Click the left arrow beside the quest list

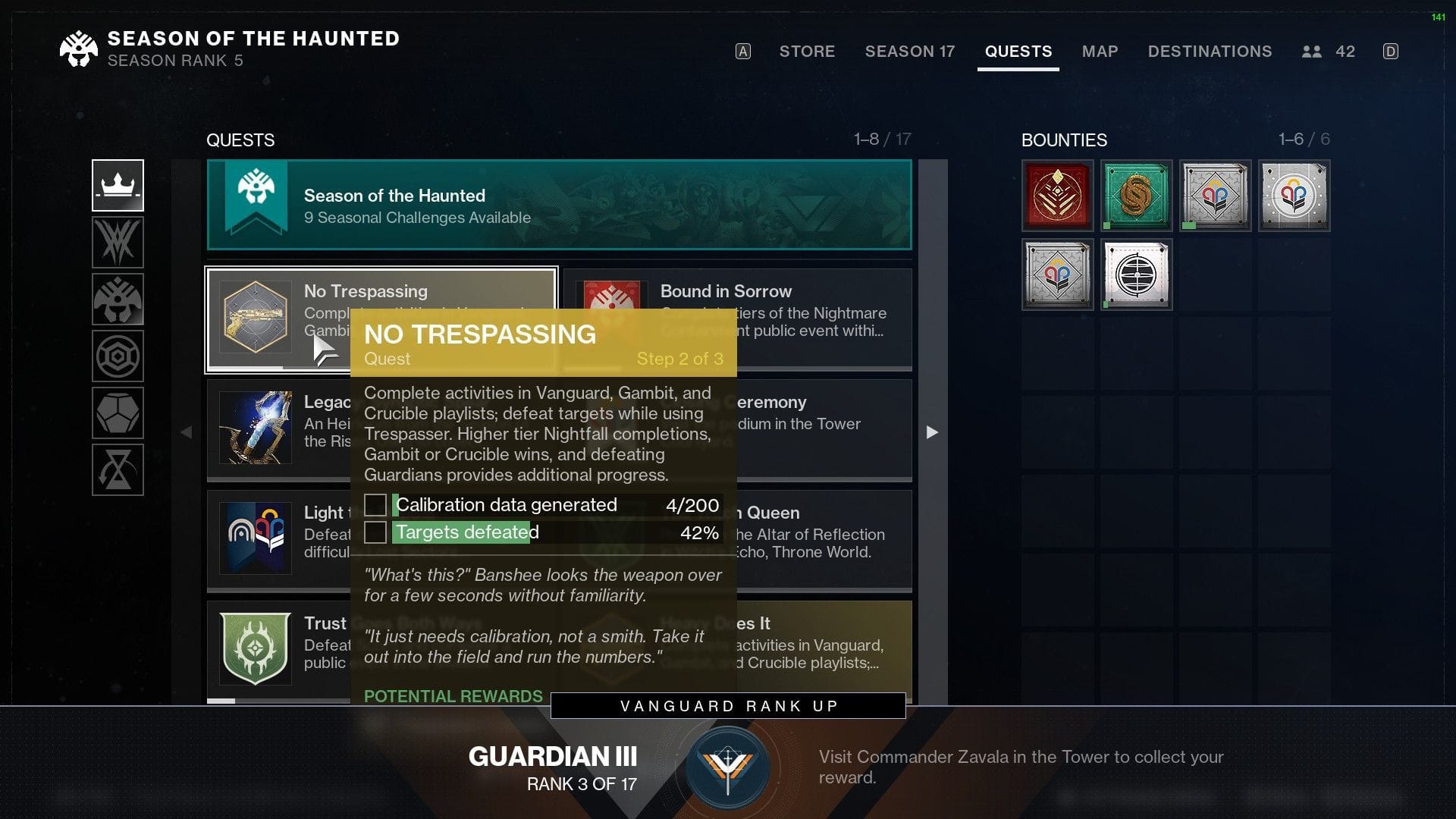click(187, 432)
